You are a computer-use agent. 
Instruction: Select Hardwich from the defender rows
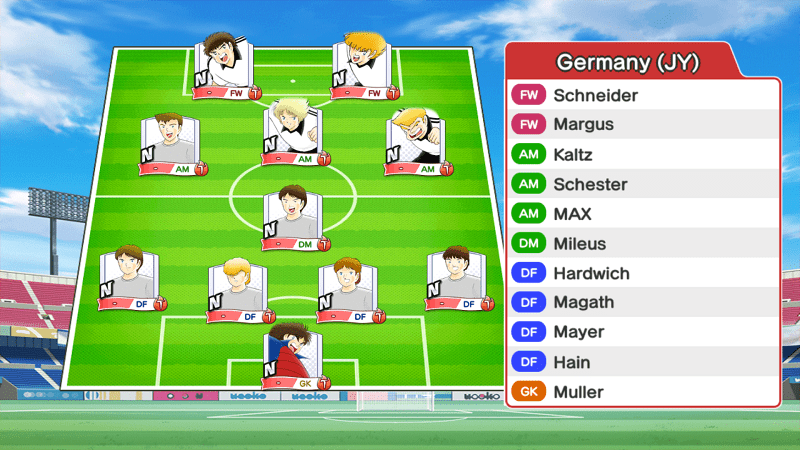(x=642, y=273)
